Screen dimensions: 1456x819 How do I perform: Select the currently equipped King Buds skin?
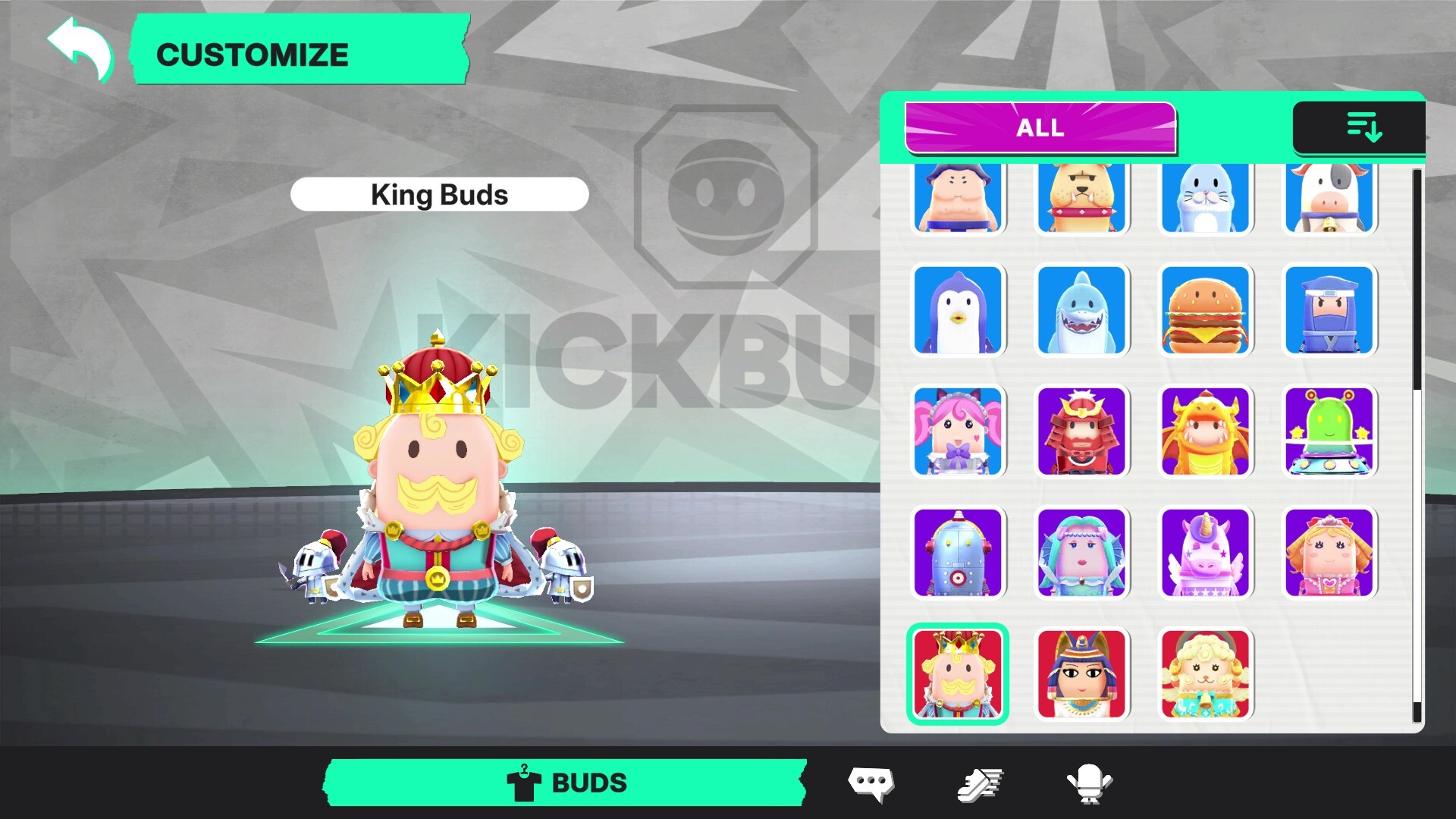point(958,675)
